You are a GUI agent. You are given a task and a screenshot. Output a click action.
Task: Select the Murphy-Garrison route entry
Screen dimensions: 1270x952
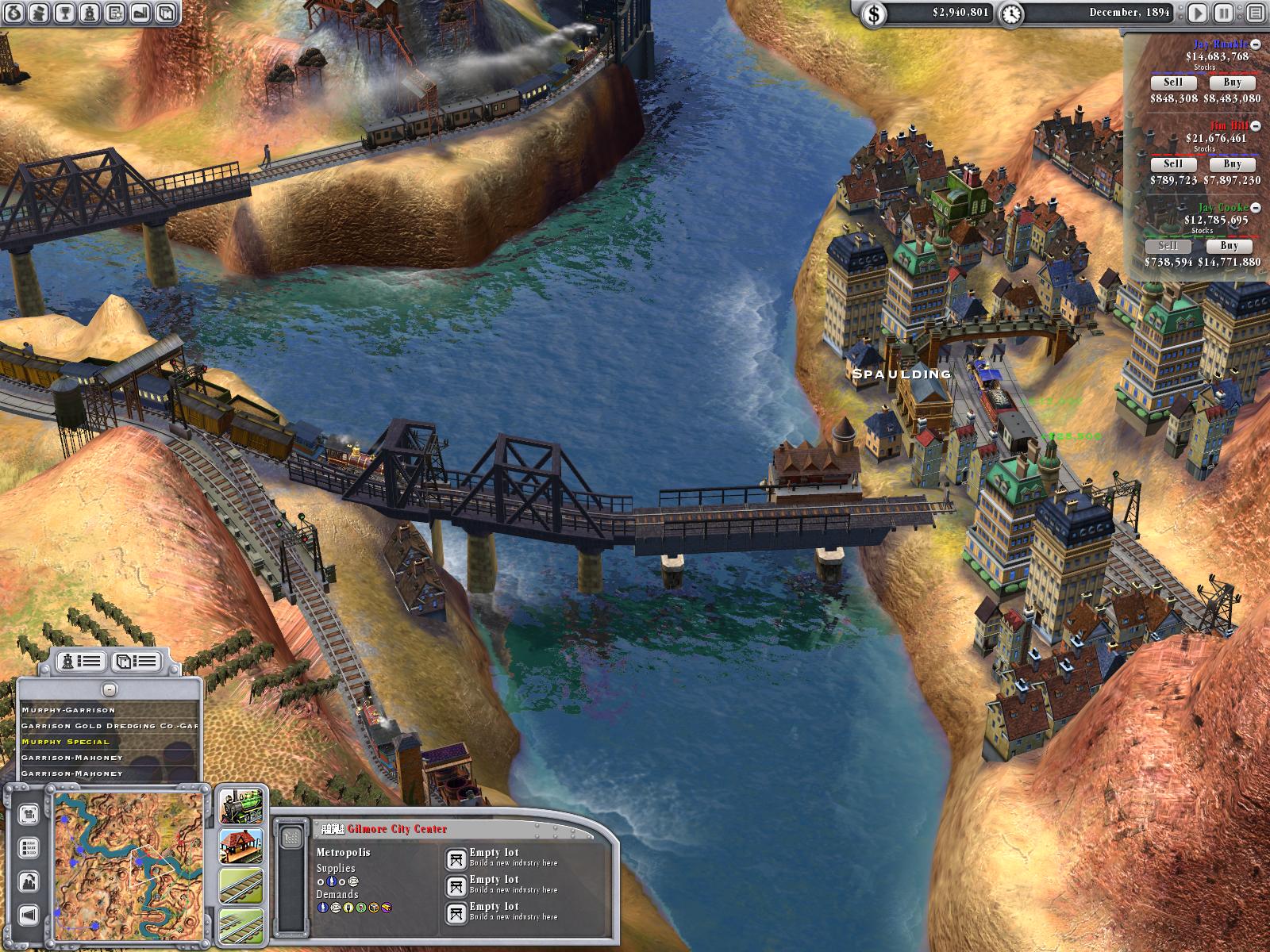(x=68, y=710)
